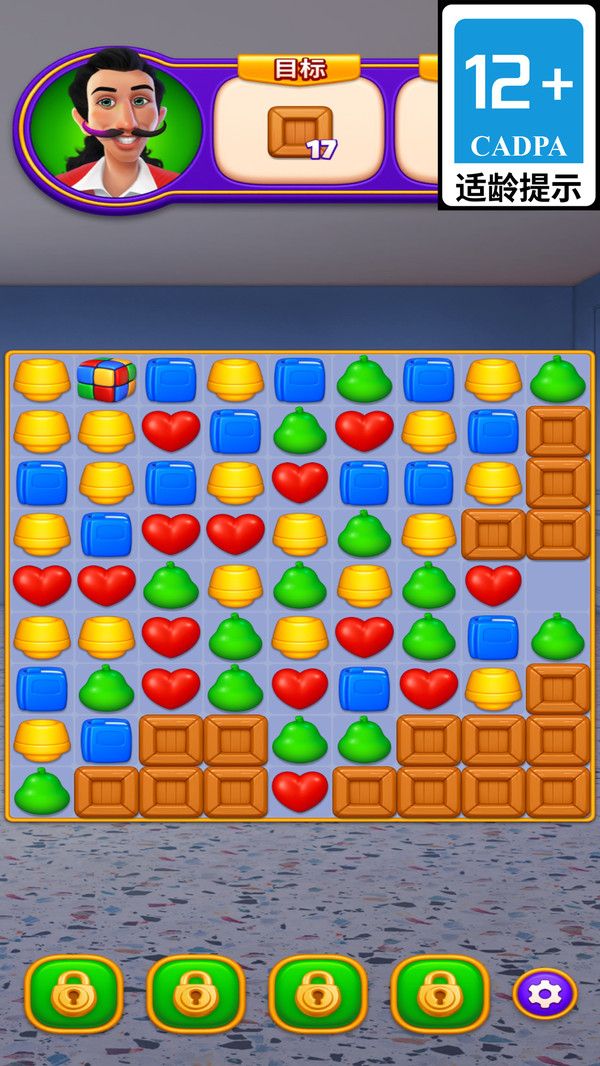Select the rainbow cube tile on the board
This screenshot has height=1066, width=600.
[x=106, y=379]
